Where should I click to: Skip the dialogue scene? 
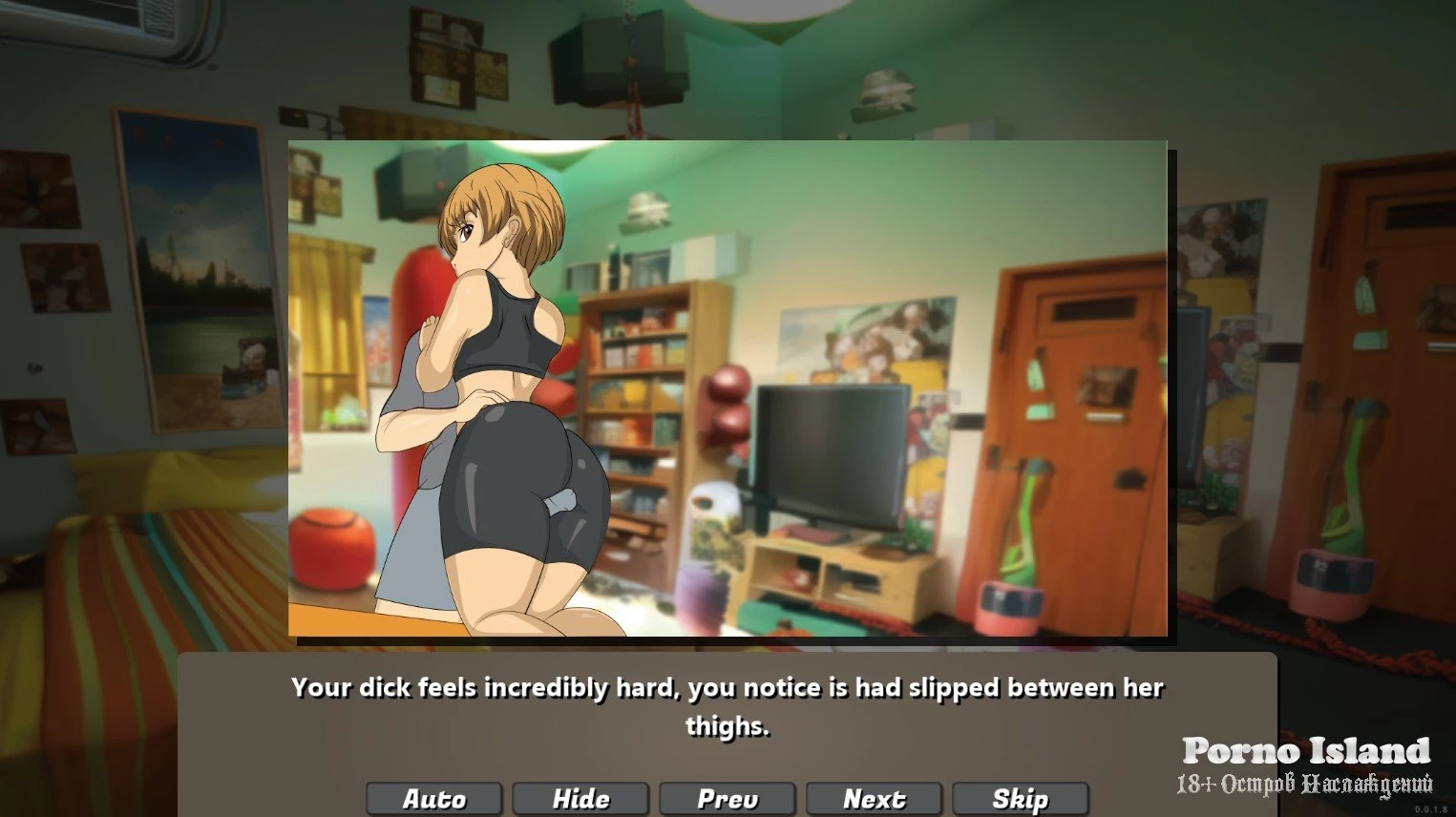(x=1021, y=799)
